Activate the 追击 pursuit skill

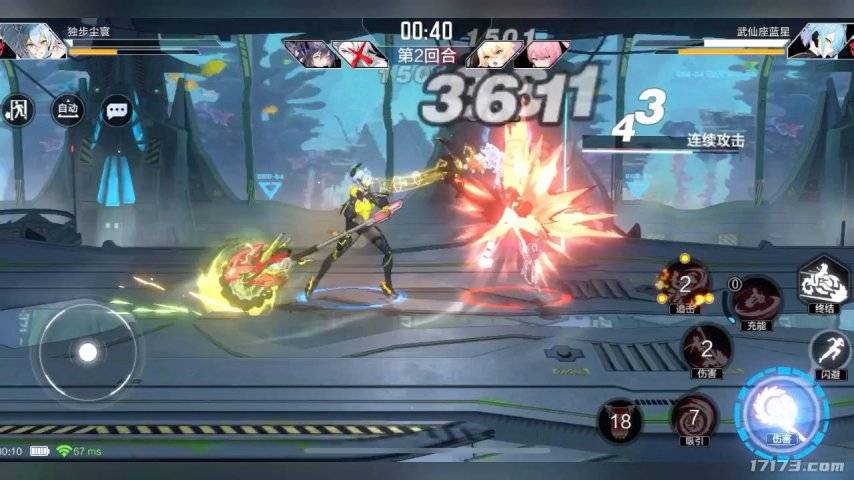tap(684, 284)
